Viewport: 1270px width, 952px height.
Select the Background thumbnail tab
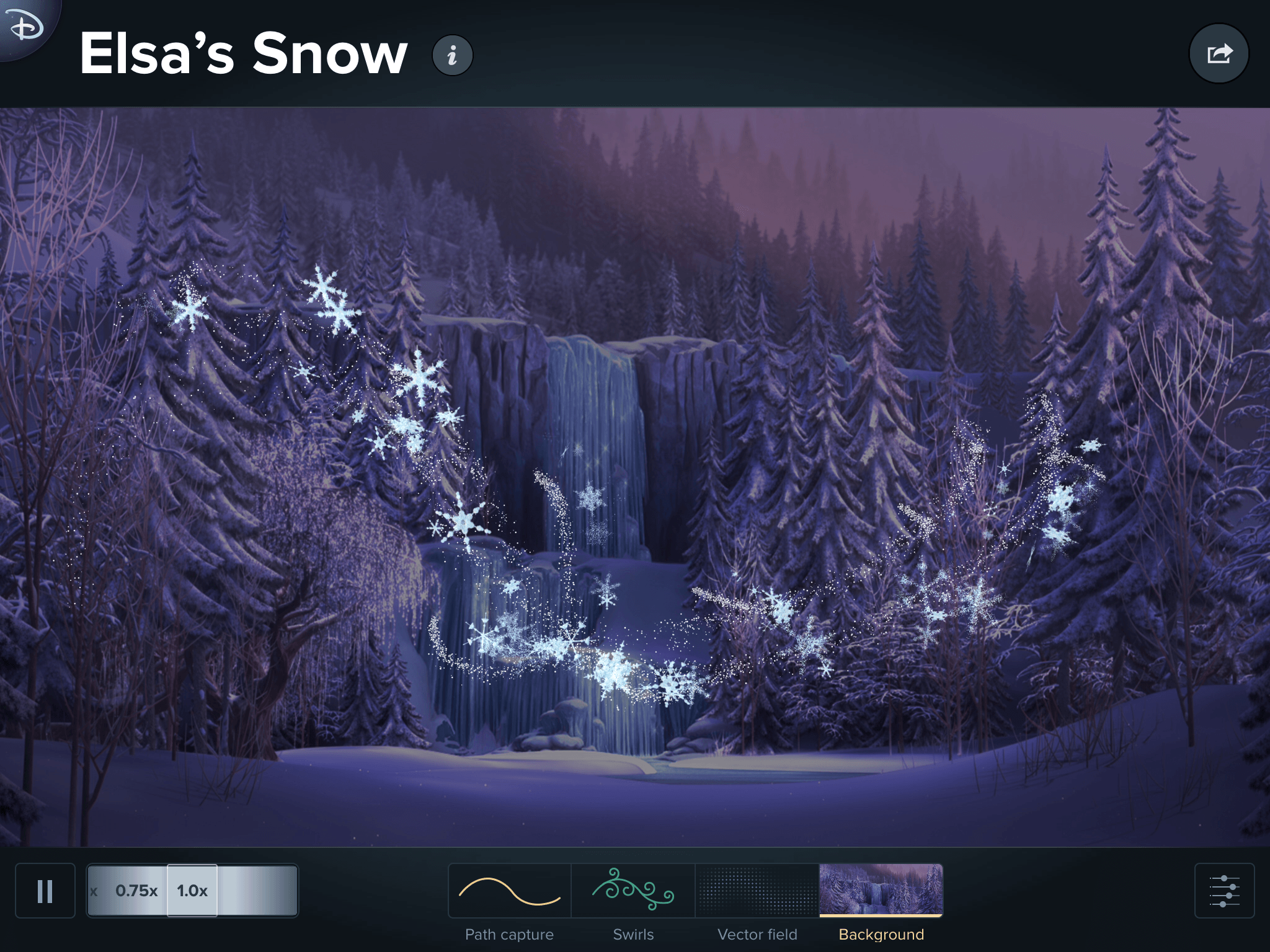tap(881, 891)
